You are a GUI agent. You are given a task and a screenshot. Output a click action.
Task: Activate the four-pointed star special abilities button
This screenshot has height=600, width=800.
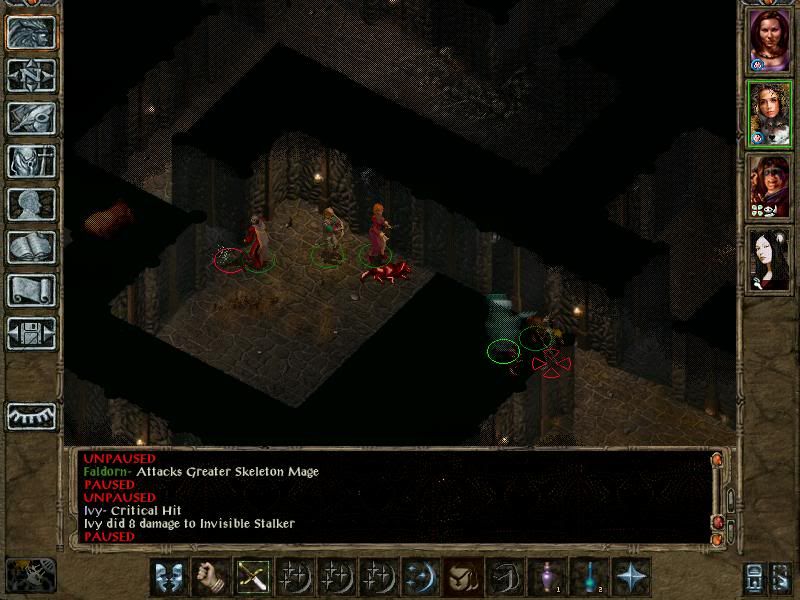tap(631, 577)
